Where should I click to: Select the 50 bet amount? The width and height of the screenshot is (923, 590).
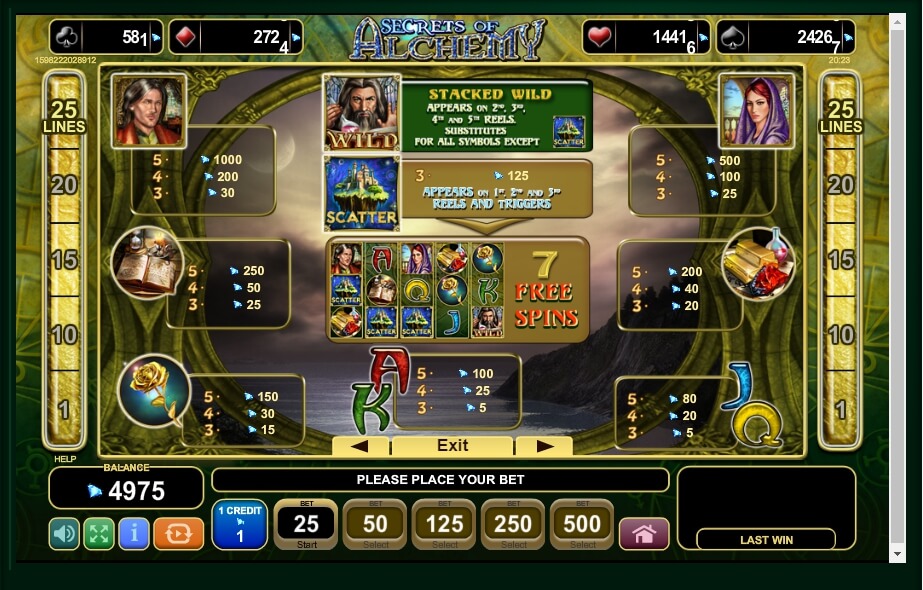pyautogui.click(x=375, y=525)
